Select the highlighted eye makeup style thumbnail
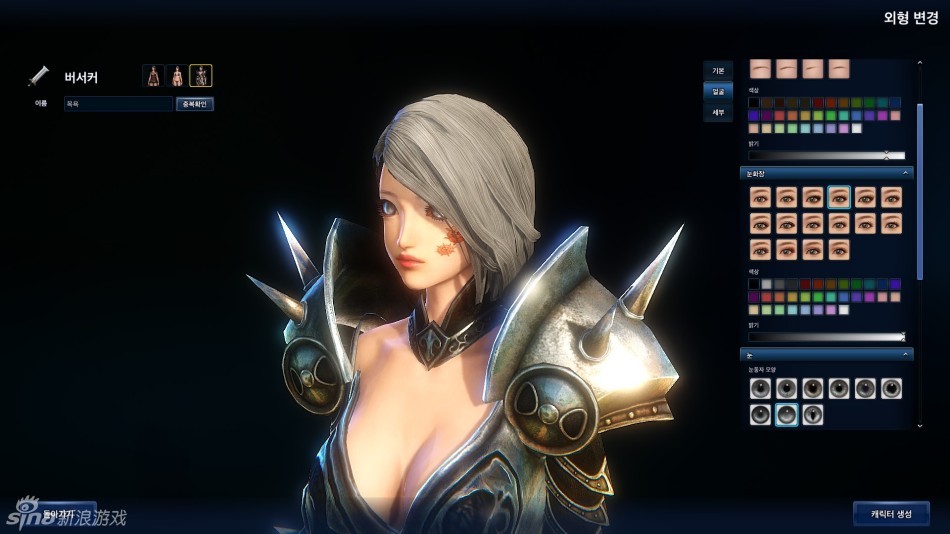950x534 pixels. (839, 197)
